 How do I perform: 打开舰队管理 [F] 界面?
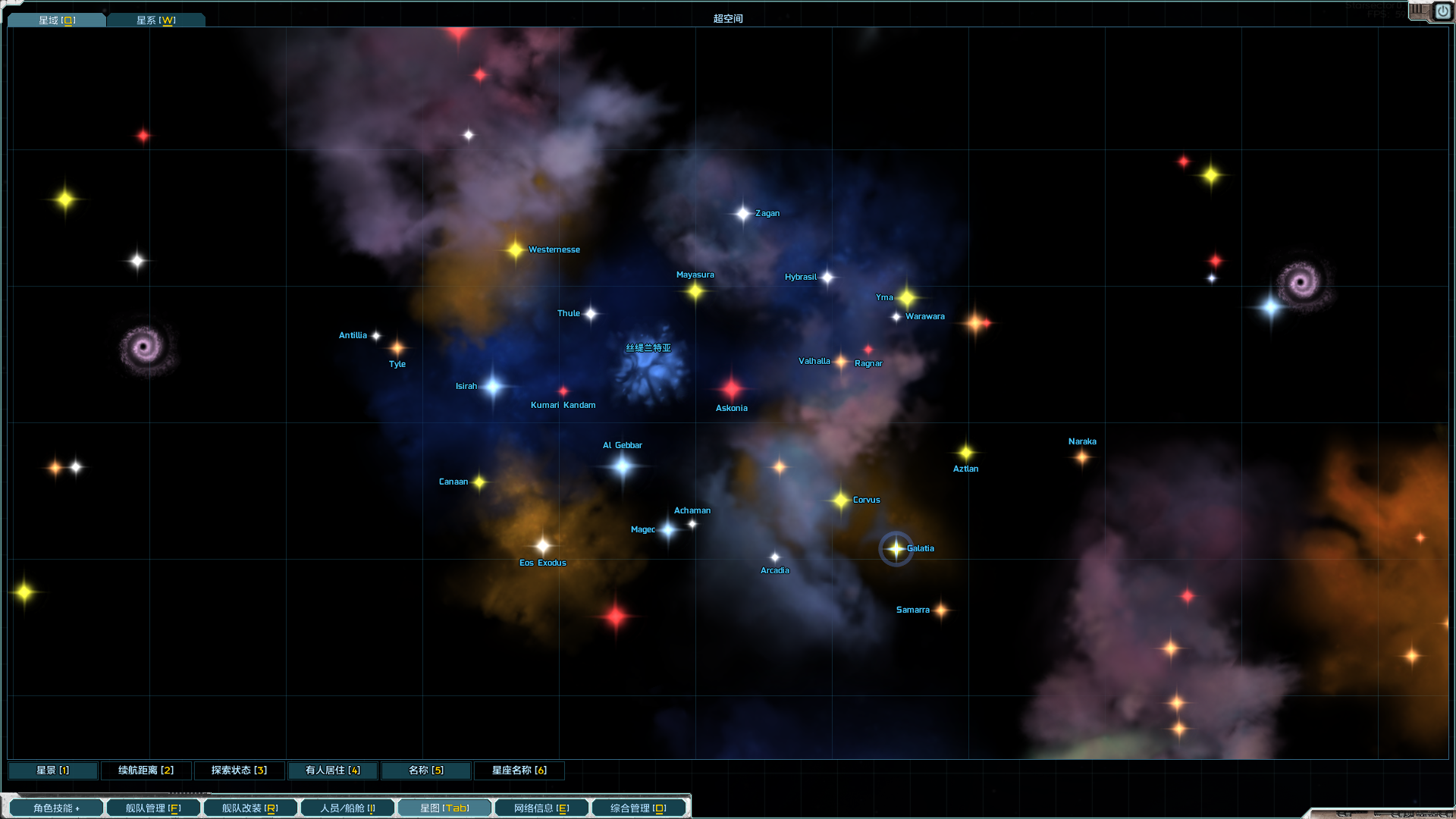click(x=152, y=808)
